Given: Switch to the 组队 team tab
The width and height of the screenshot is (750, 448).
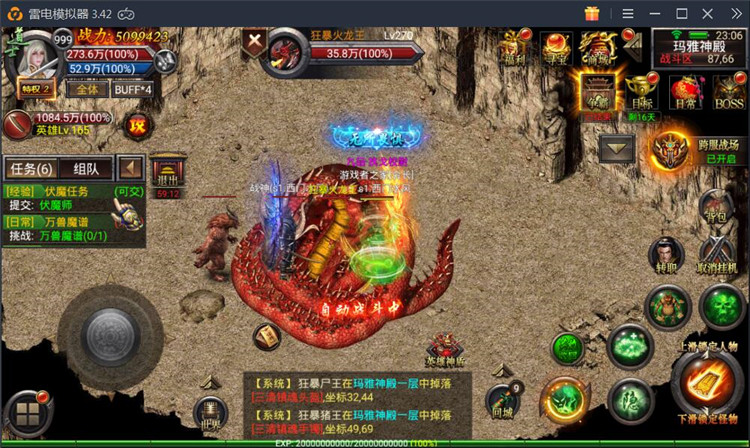Looking at the screenshot, I should tap(87, 168).
